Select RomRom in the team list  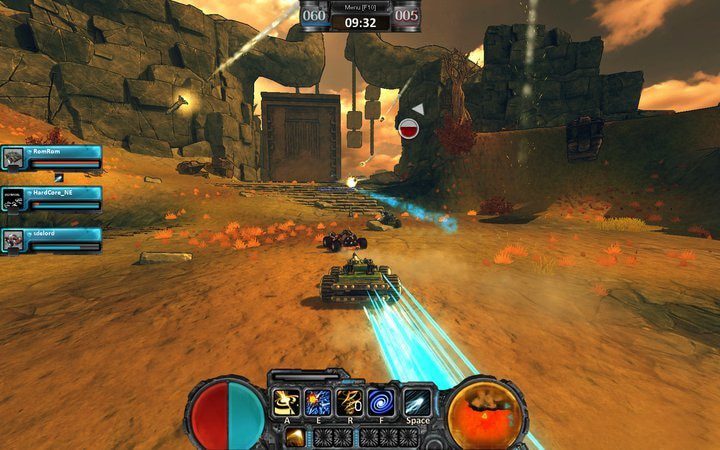click(52, 157)
